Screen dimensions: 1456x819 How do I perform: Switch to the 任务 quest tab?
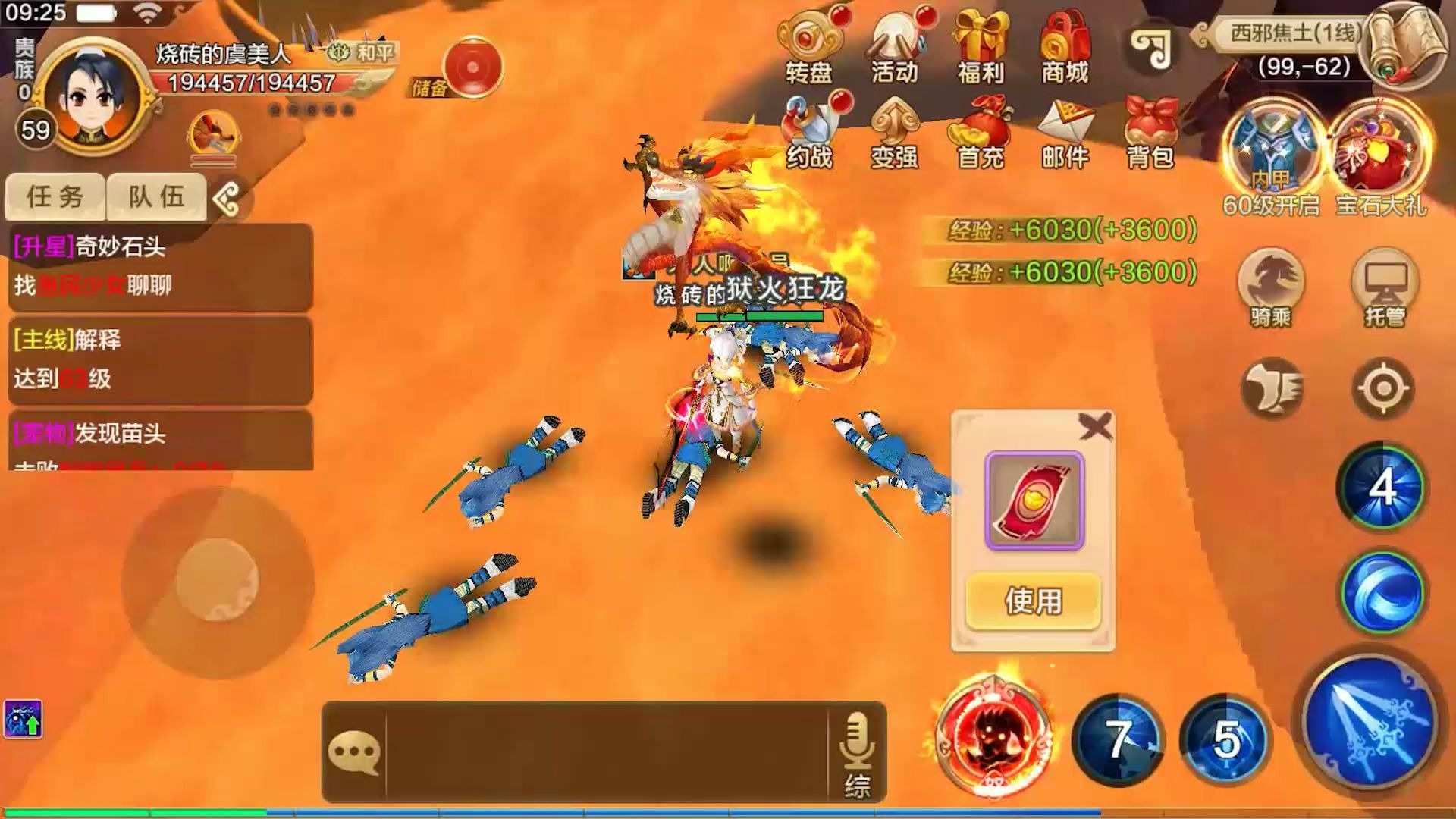55,197
